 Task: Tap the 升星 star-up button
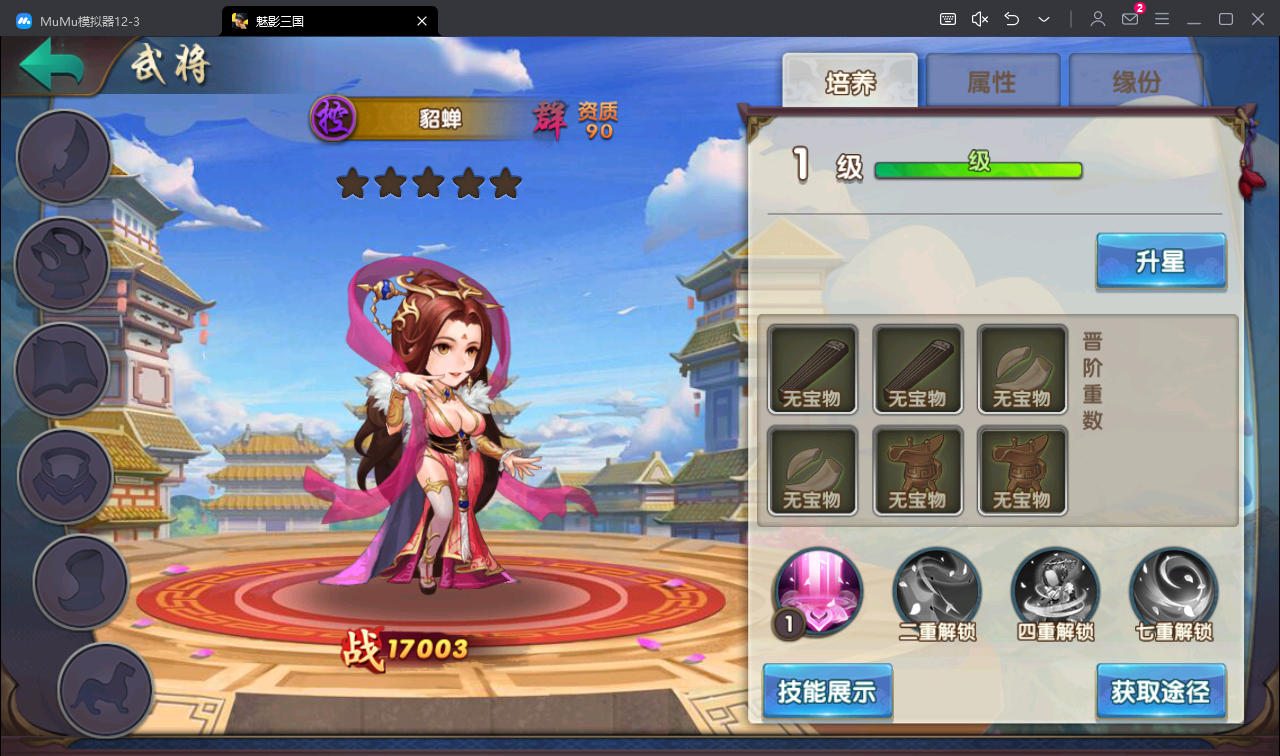[x=1160, y=262]
